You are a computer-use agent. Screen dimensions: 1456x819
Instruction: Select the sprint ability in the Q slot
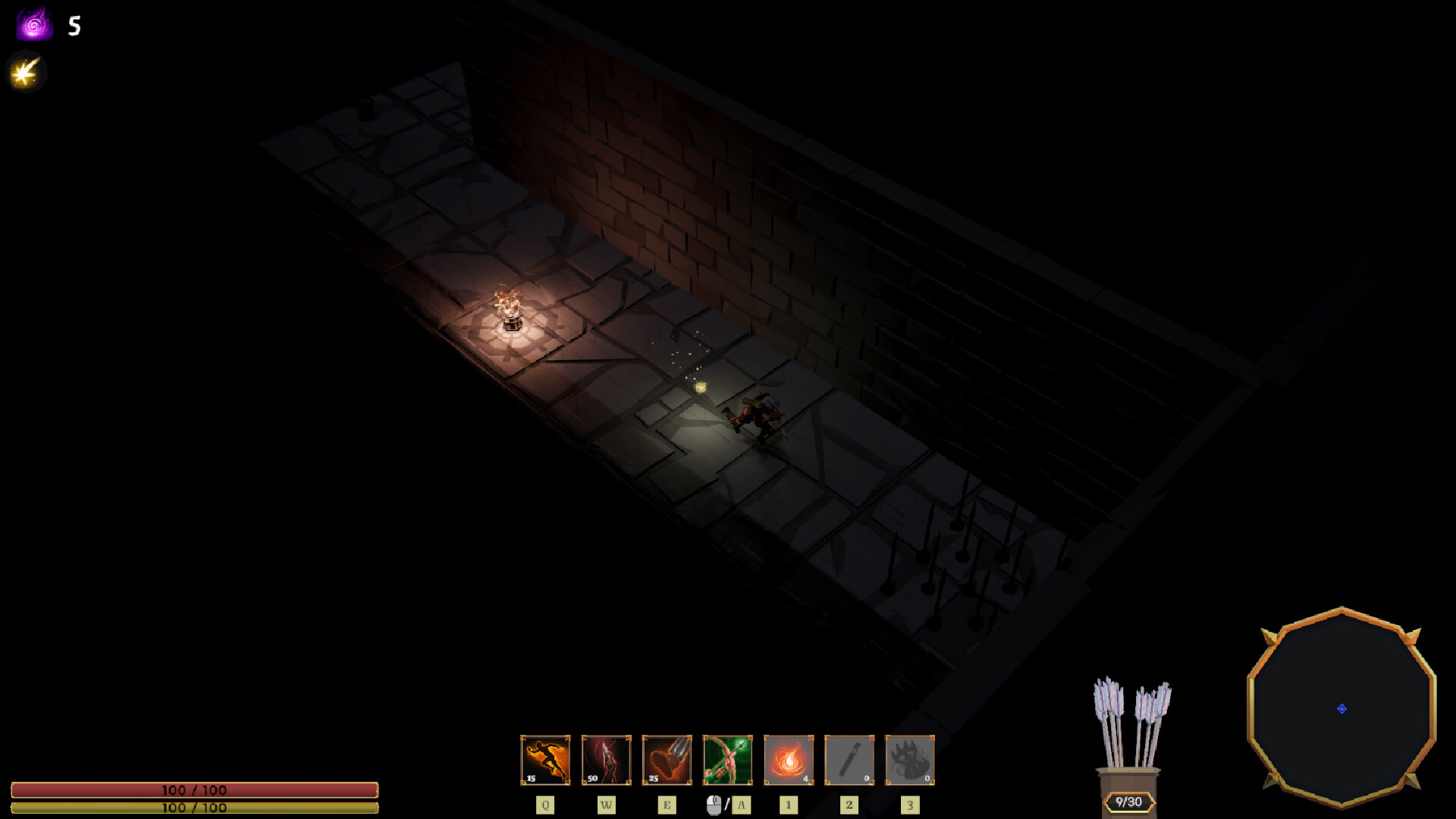click(x=545, y=758)
